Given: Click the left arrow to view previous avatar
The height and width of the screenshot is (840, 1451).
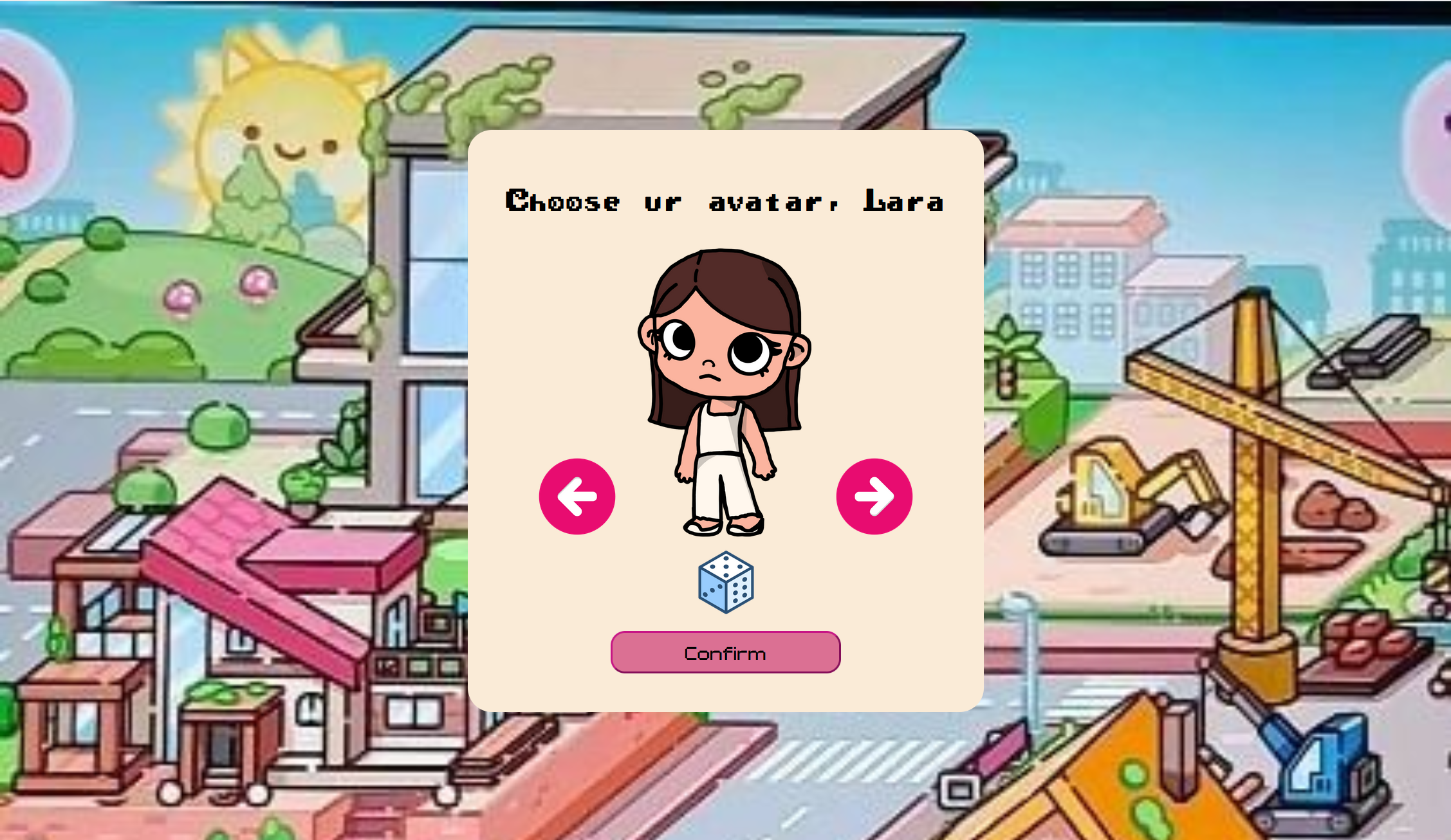Looking at the screenshot, I should click(577, 496).
